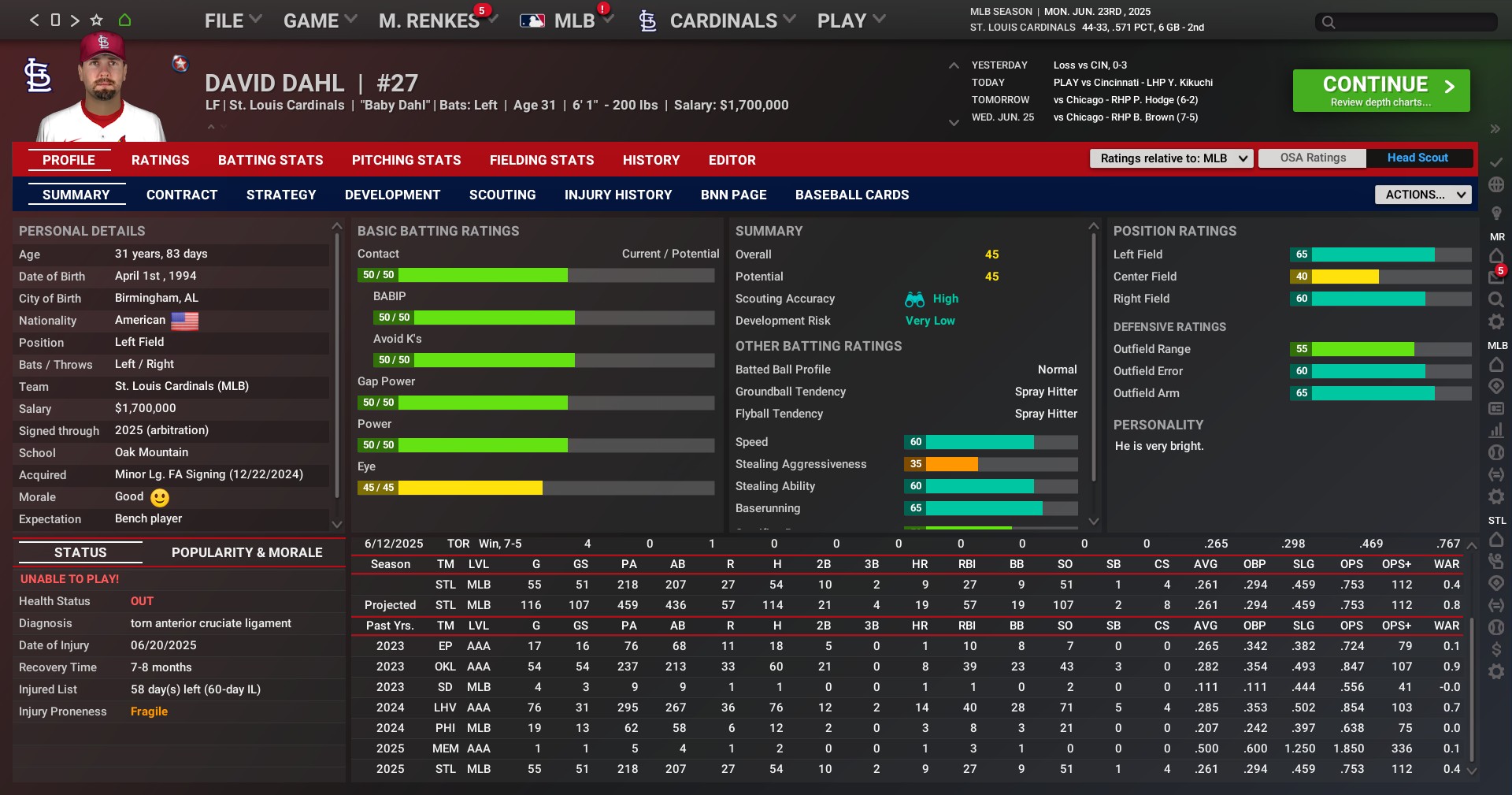View the INJURY HISTORY sub-tab

click(618, 195)
